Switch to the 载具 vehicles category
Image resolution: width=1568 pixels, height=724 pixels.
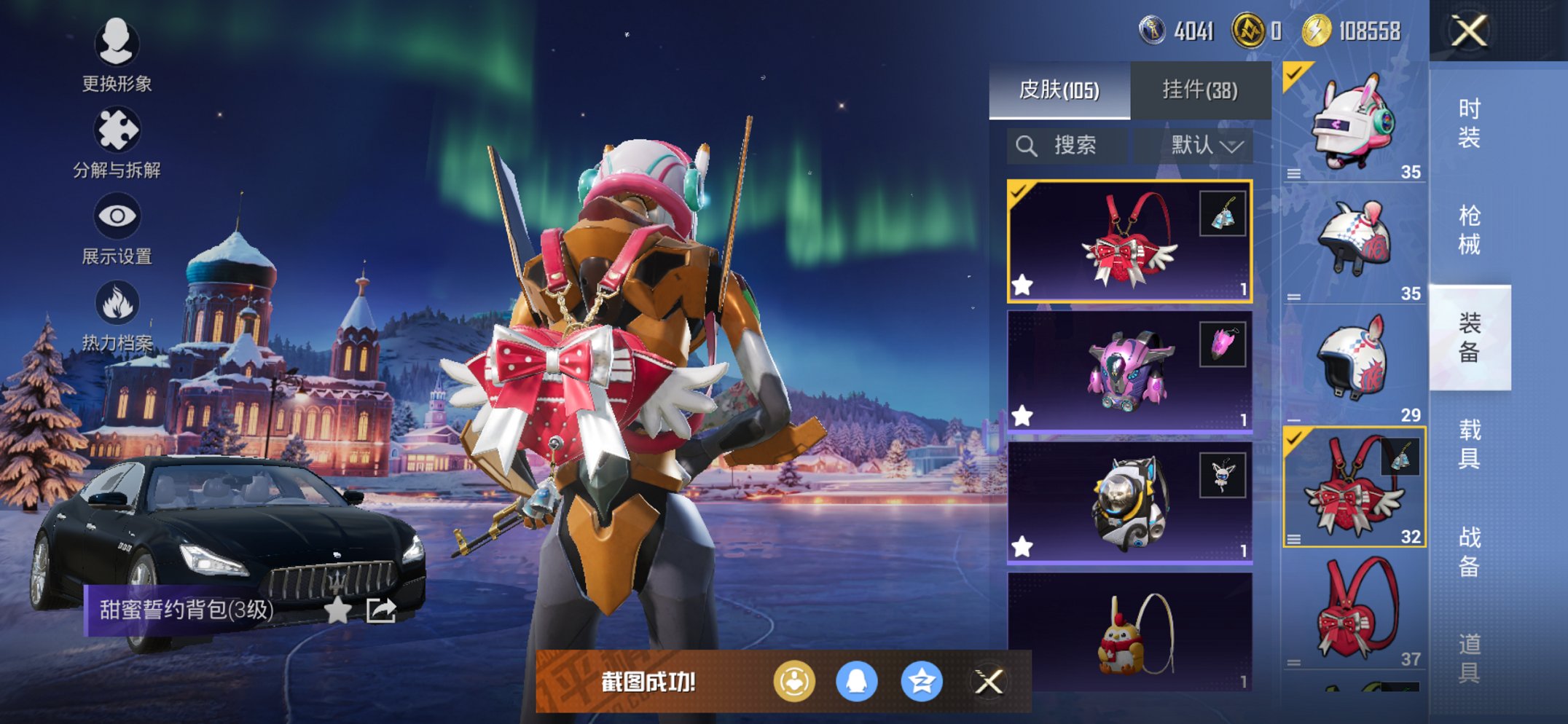pos(1469,444)
